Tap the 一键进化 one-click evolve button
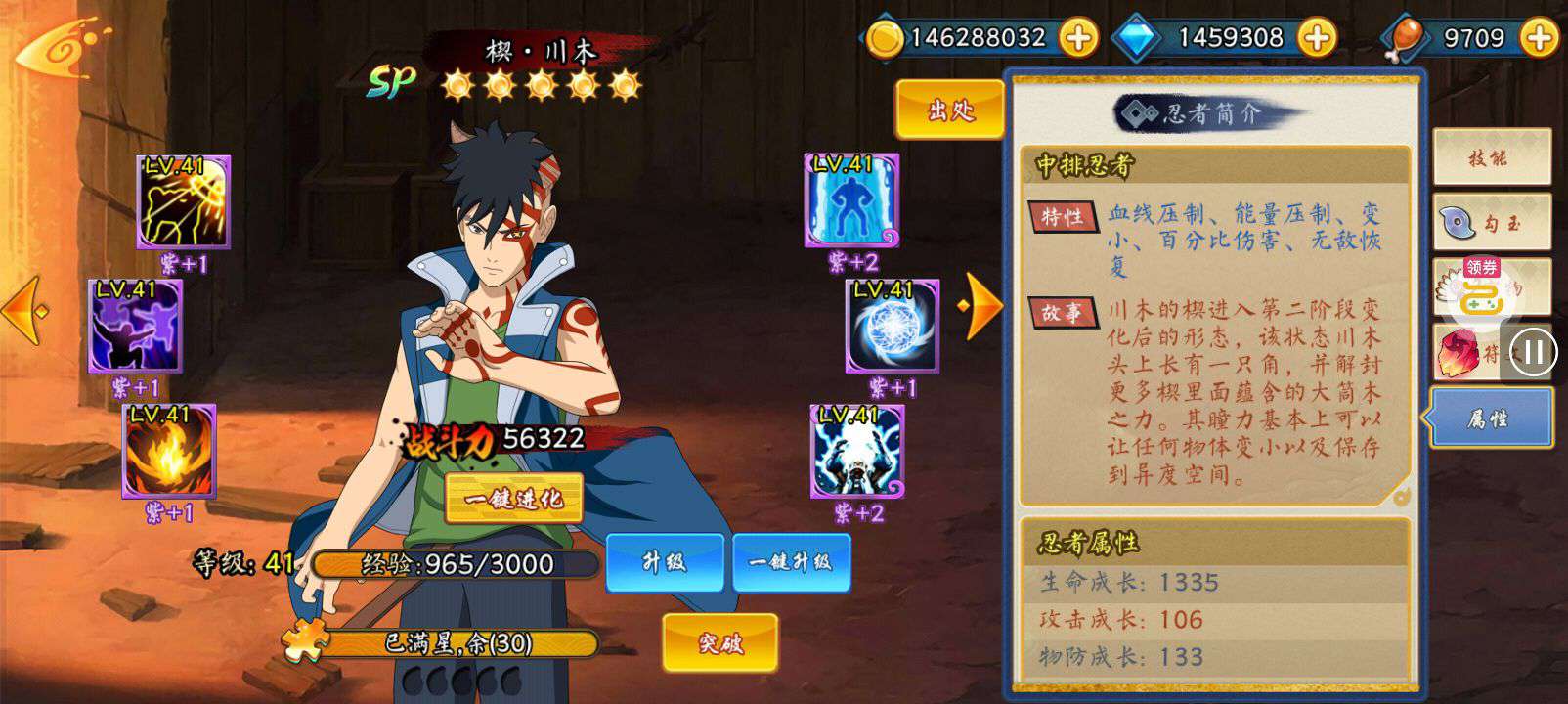This screenshot has width=1568, height=704. 513,499
